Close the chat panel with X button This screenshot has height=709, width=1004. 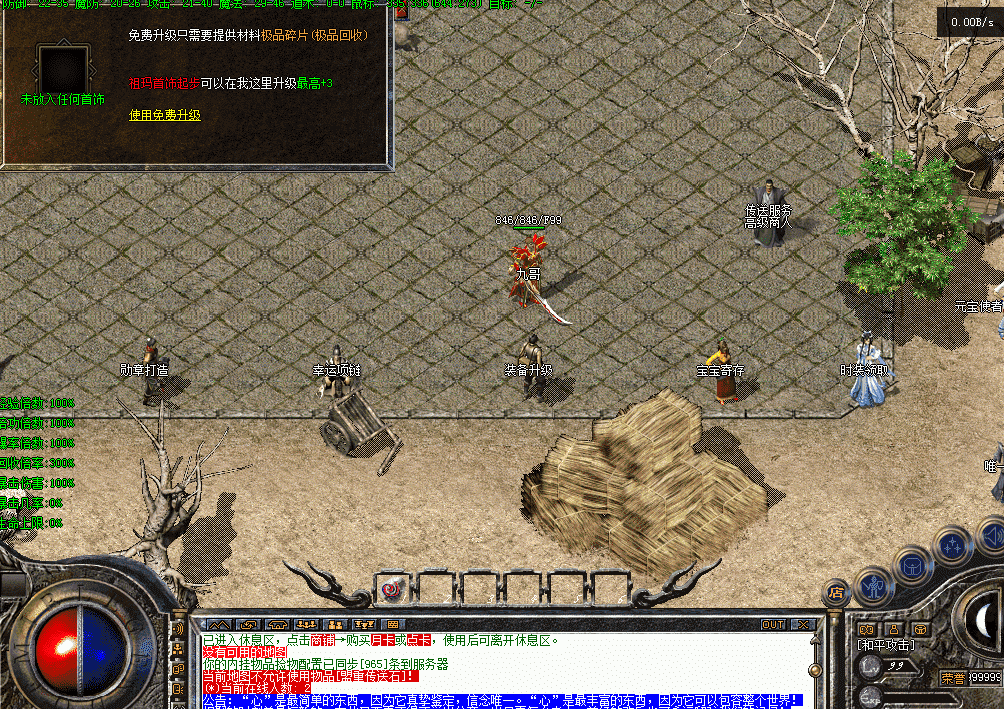click(802, 625)
